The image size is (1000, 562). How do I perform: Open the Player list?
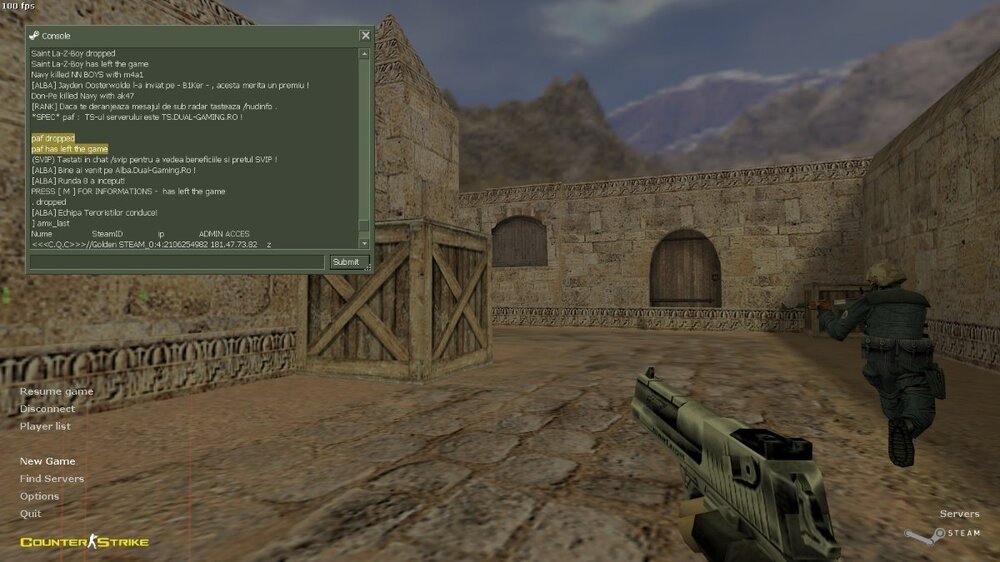point(45,426)
